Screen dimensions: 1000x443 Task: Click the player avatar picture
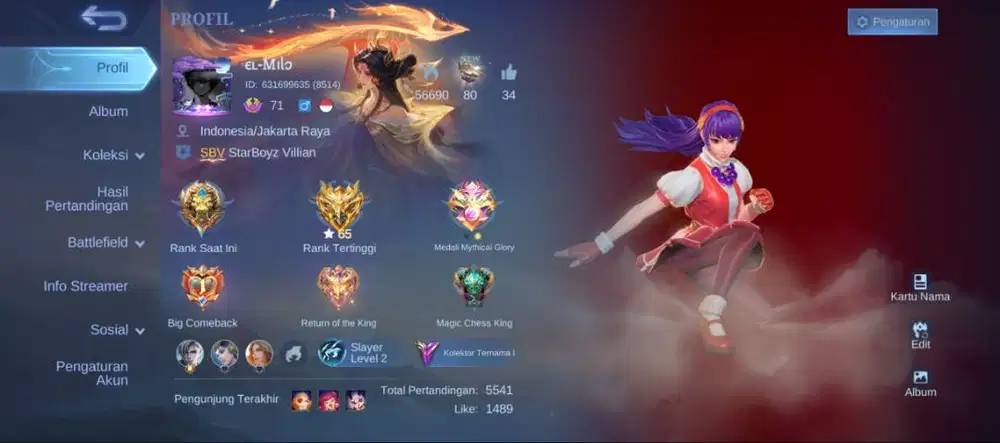(202, 86)
